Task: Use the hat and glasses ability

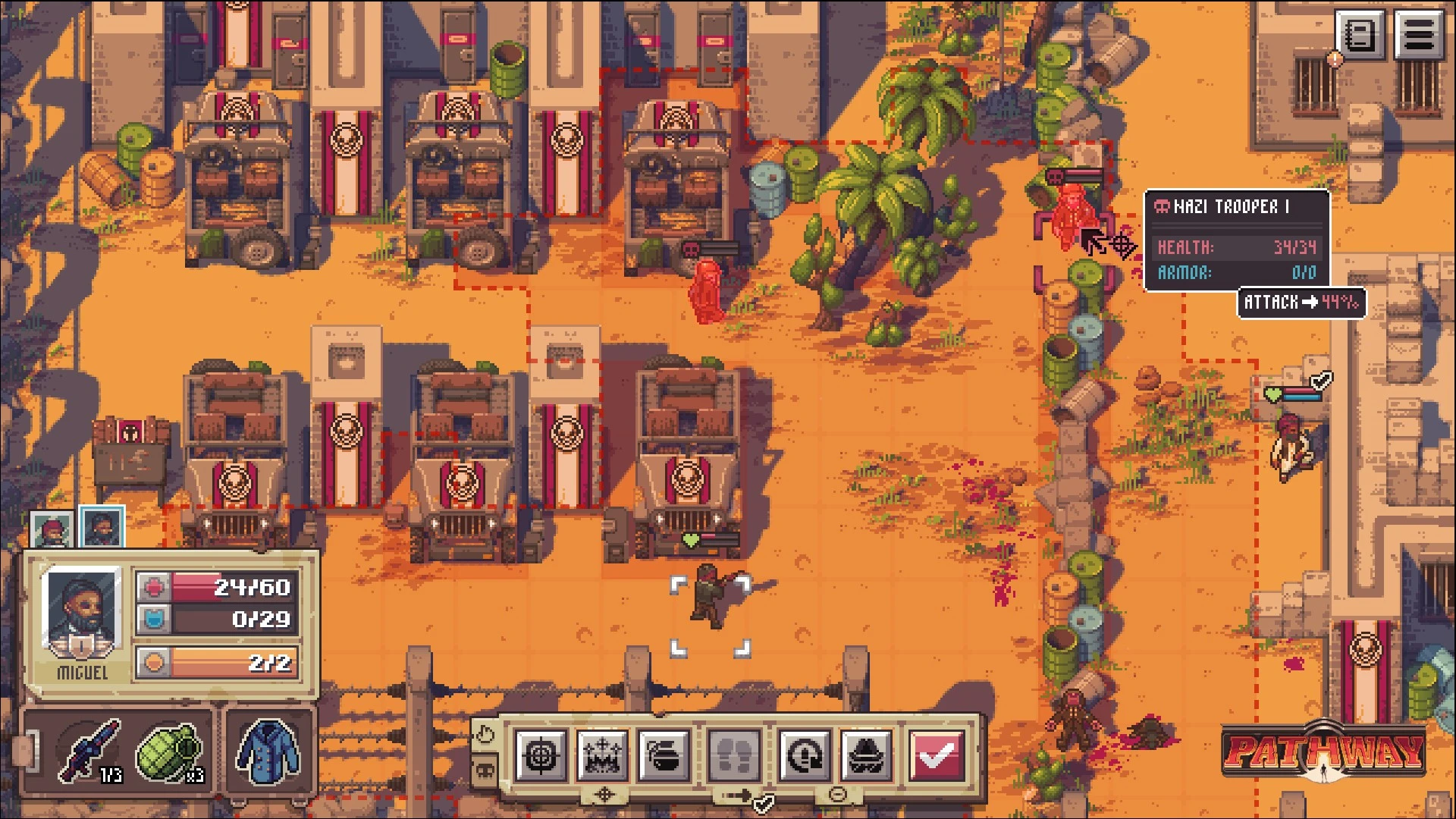Action: pyautogui.click(x=866, y=755)
